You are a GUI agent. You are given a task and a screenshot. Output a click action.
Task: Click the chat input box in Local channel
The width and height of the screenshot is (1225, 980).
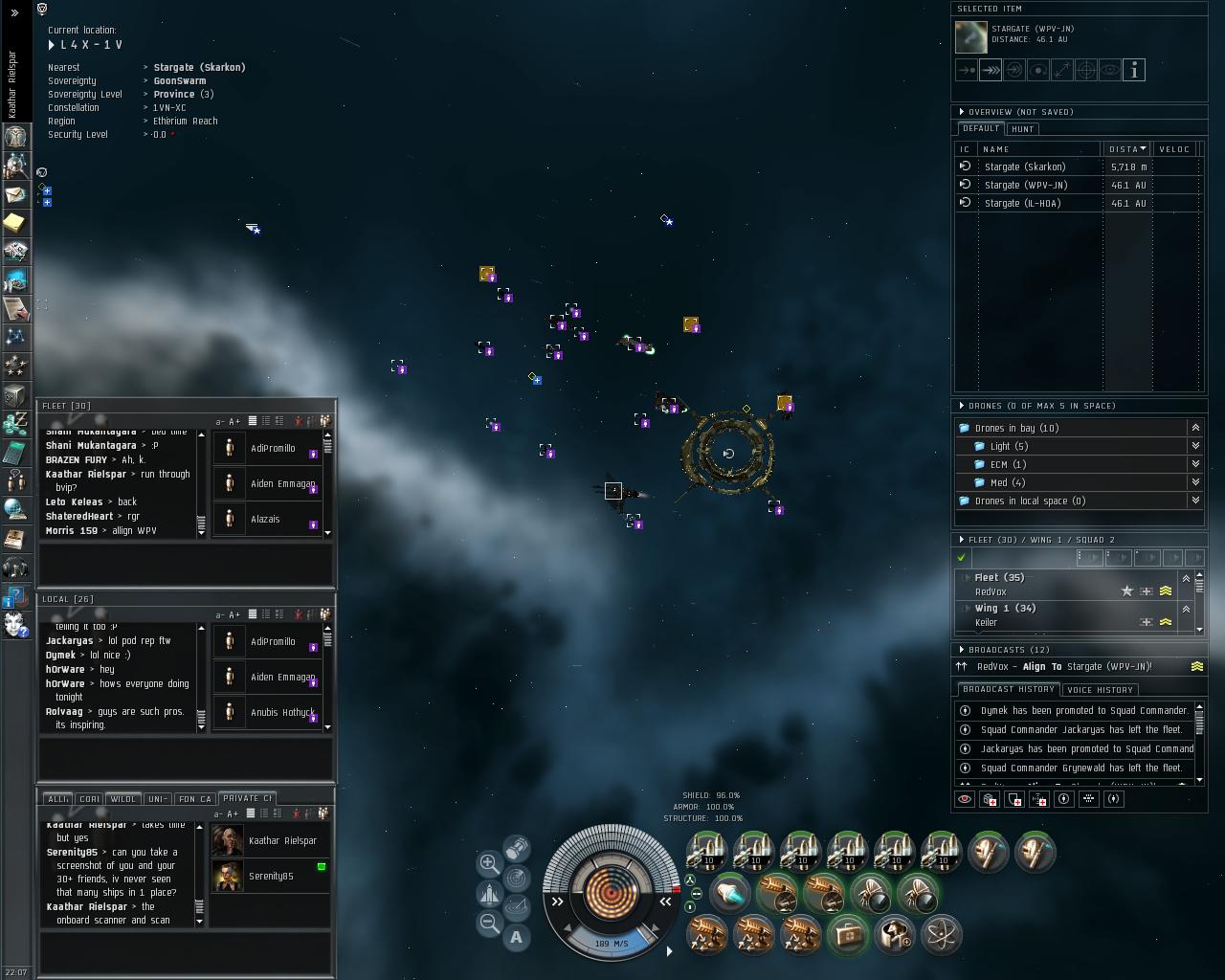tap(186, 759)
